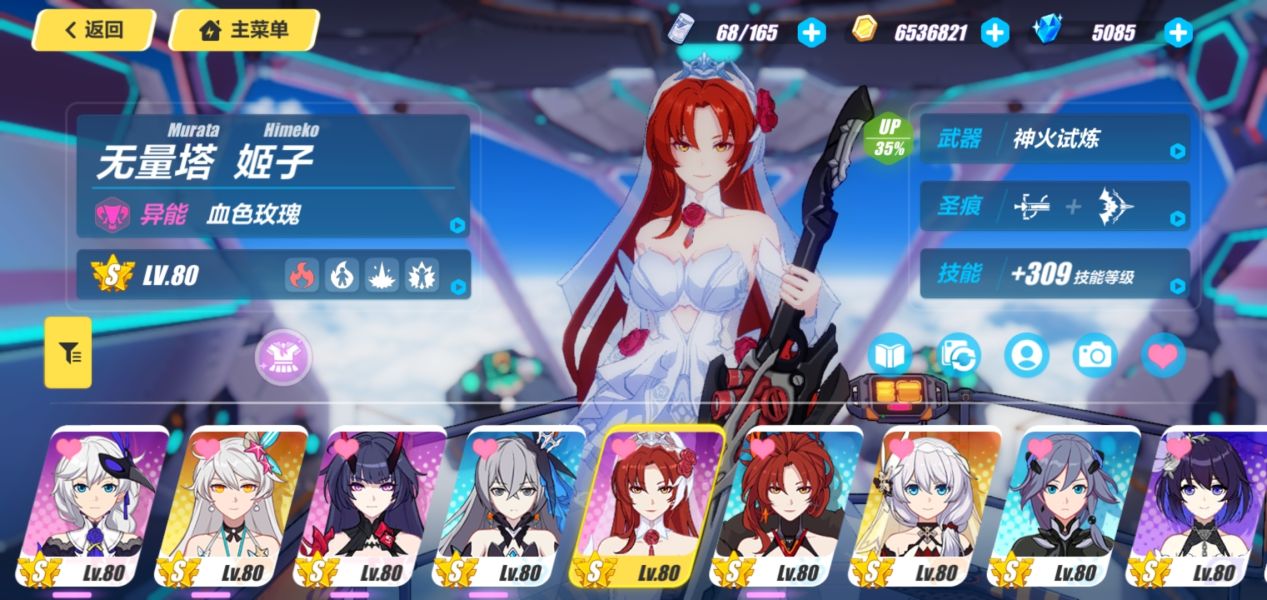Buy crystals with the plus button

click(x=1178, y=32)
